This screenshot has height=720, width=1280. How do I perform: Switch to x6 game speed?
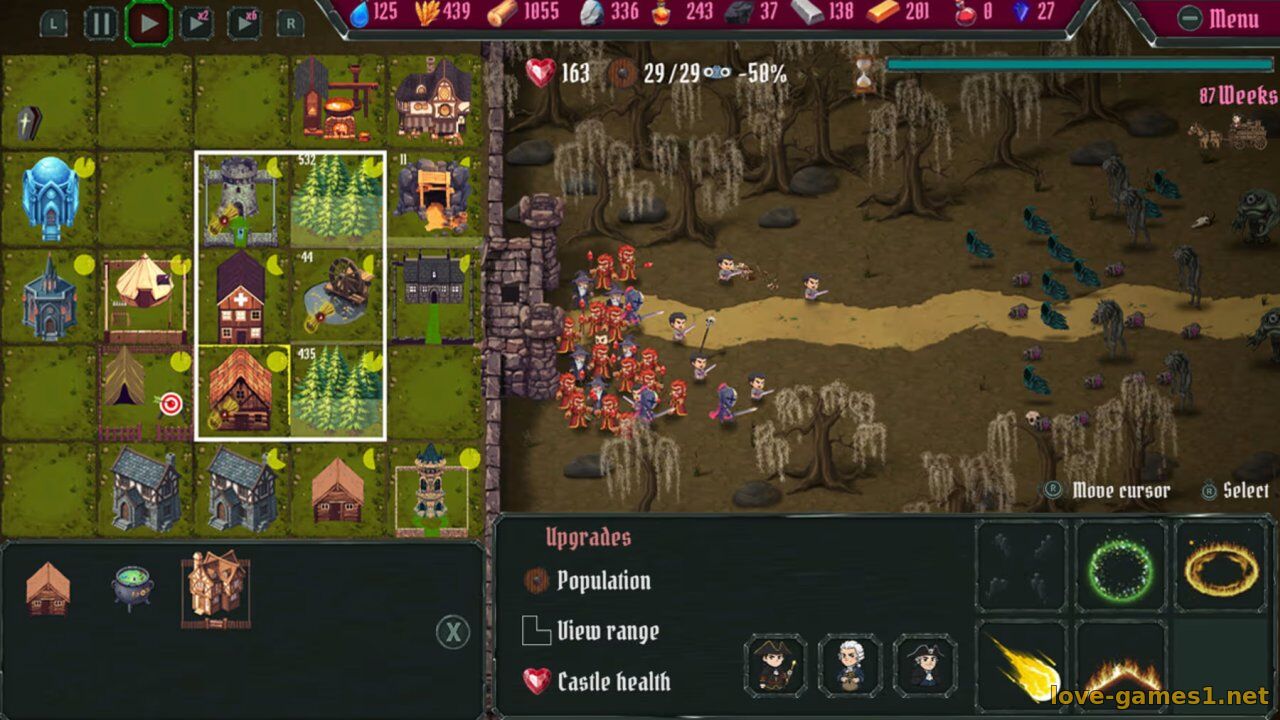244,22
